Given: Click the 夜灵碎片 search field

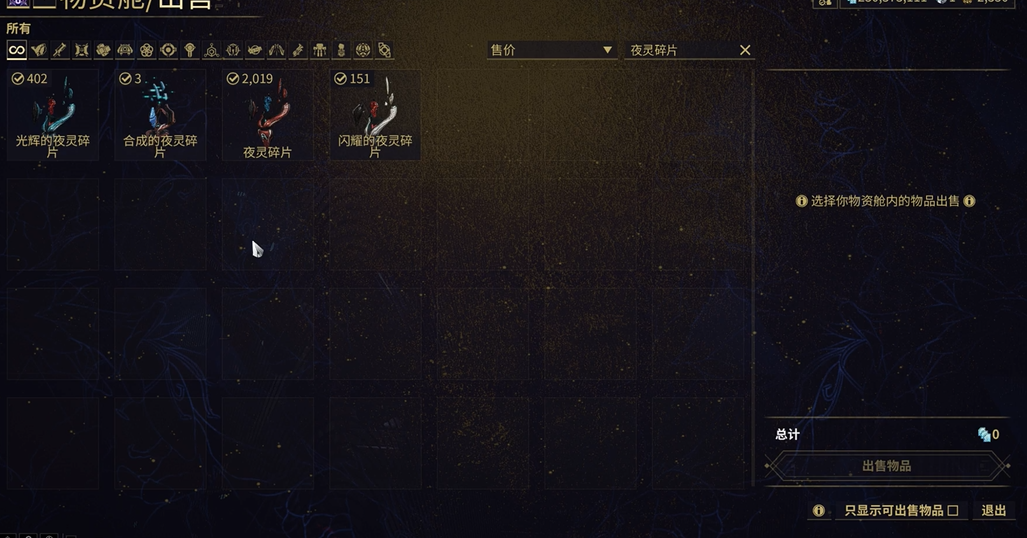Looking at the screenshot, I should [x=680, y=50].
